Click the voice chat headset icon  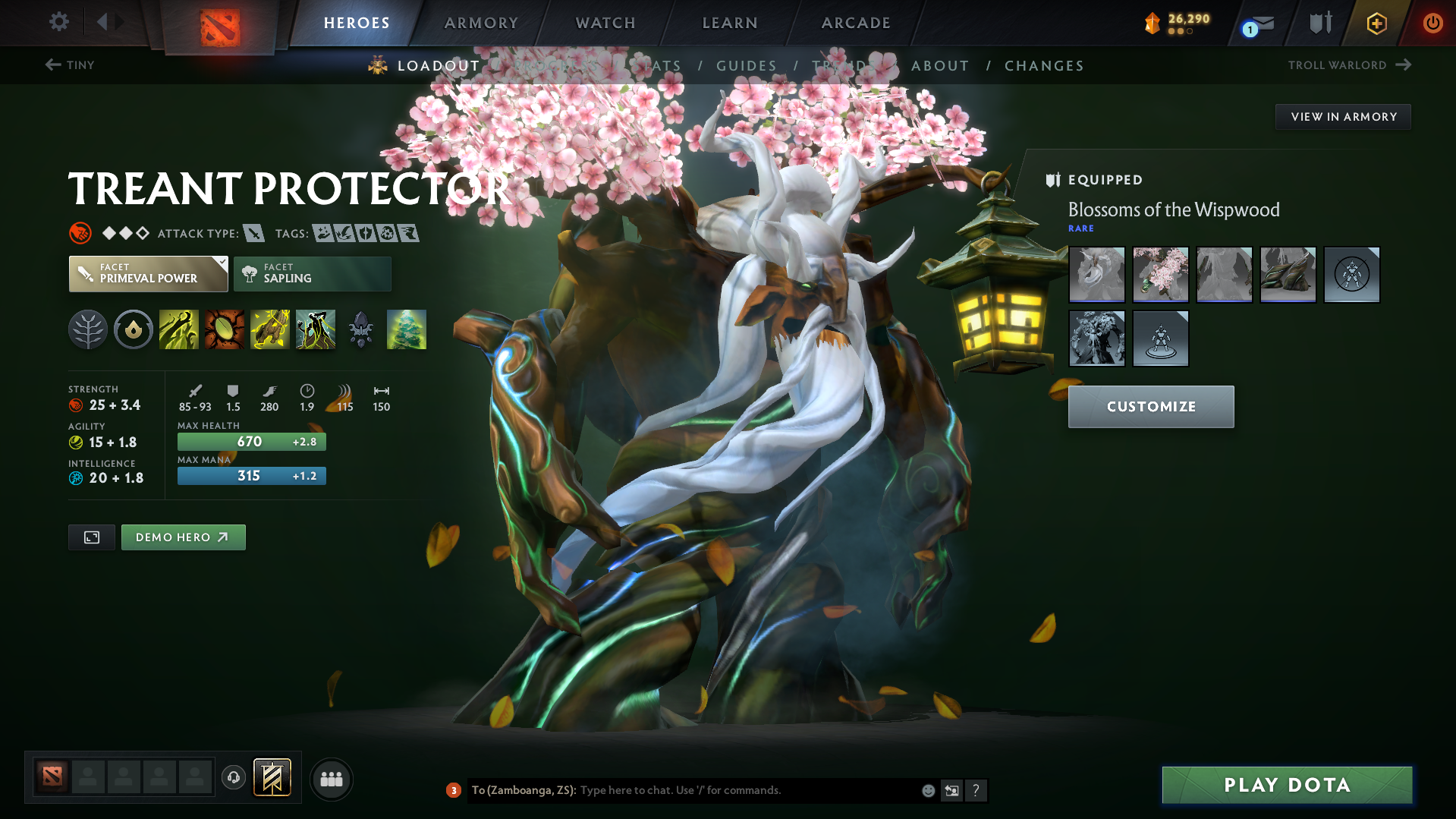click(234, 779)
